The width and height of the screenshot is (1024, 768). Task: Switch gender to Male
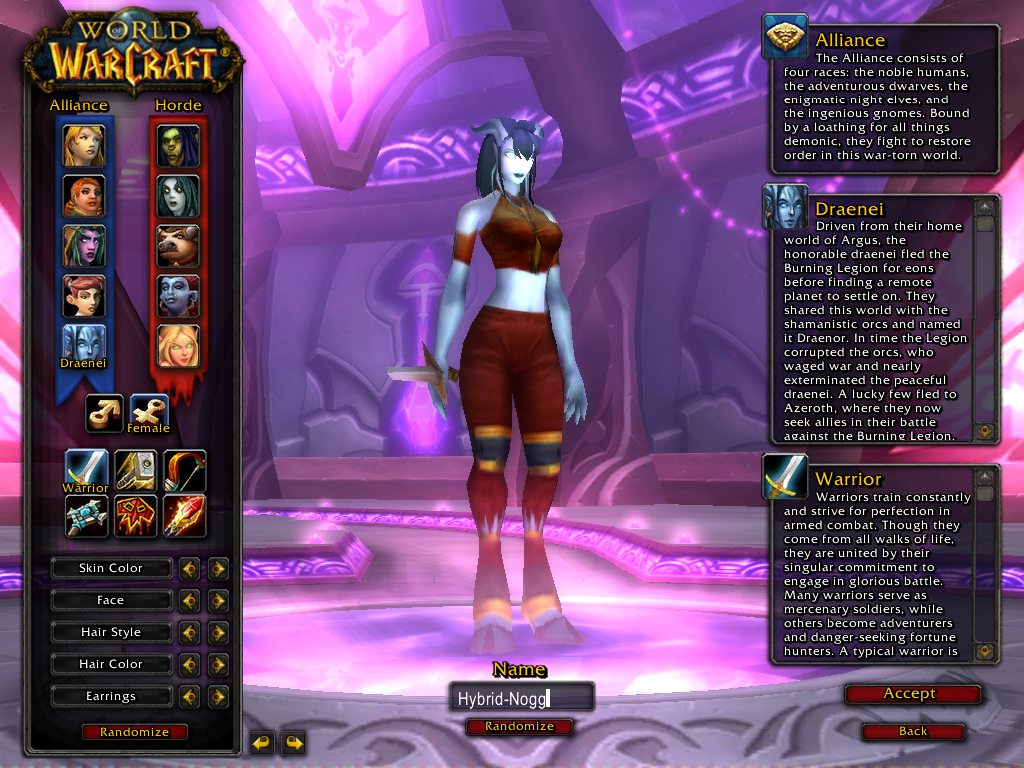(104, 413)
